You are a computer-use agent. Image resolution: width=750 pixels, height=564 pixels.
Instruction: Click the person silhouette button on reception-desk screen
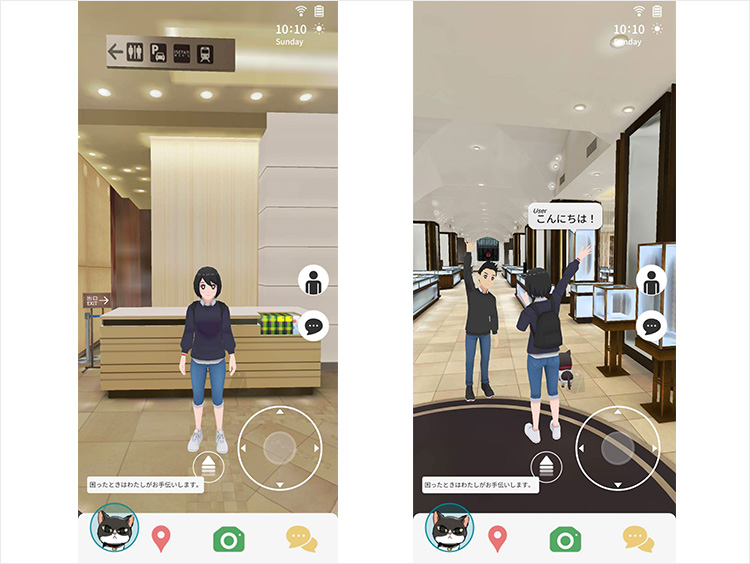[x=314, y=281]
